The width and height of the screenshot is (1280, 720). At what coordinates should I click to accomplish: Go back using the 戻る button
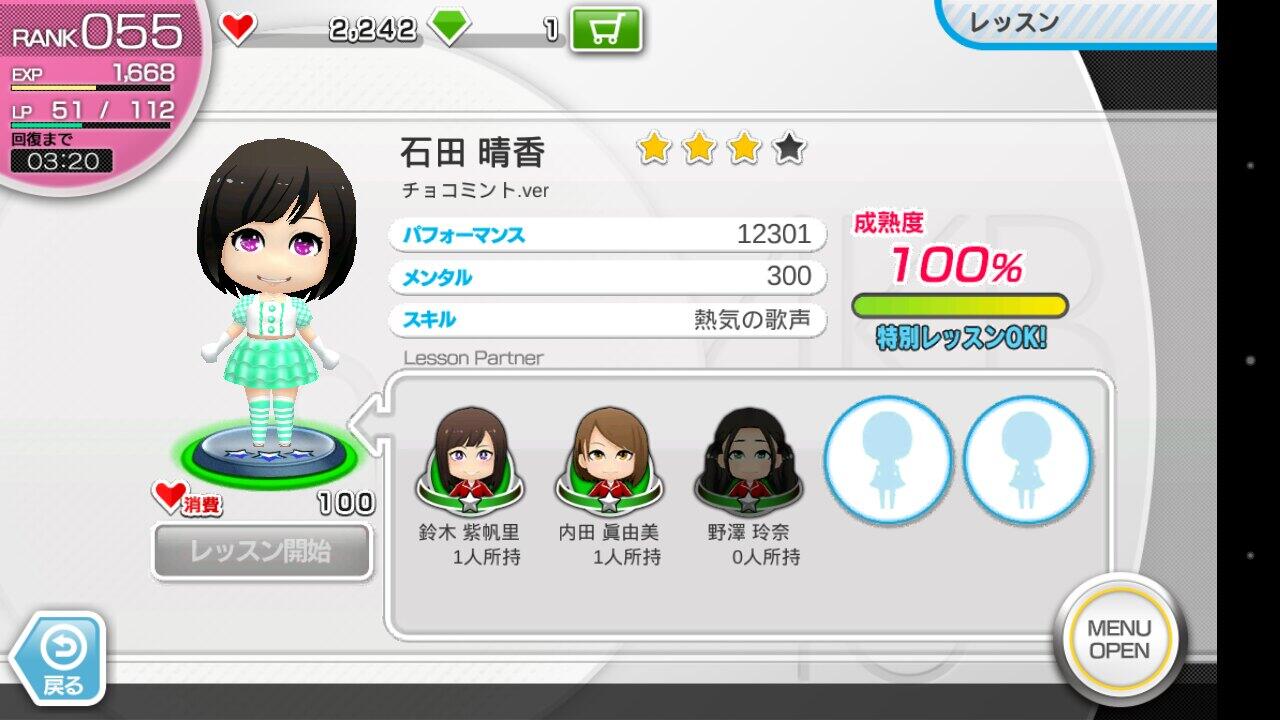[x=62, y=657]
